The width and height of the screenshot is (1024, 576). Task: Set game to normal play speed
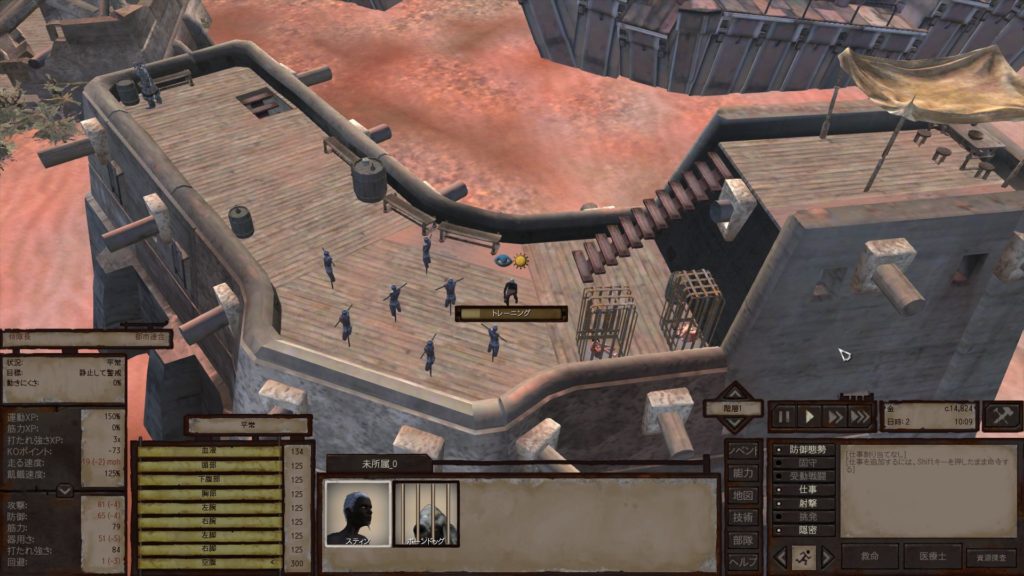coord(811,416)
